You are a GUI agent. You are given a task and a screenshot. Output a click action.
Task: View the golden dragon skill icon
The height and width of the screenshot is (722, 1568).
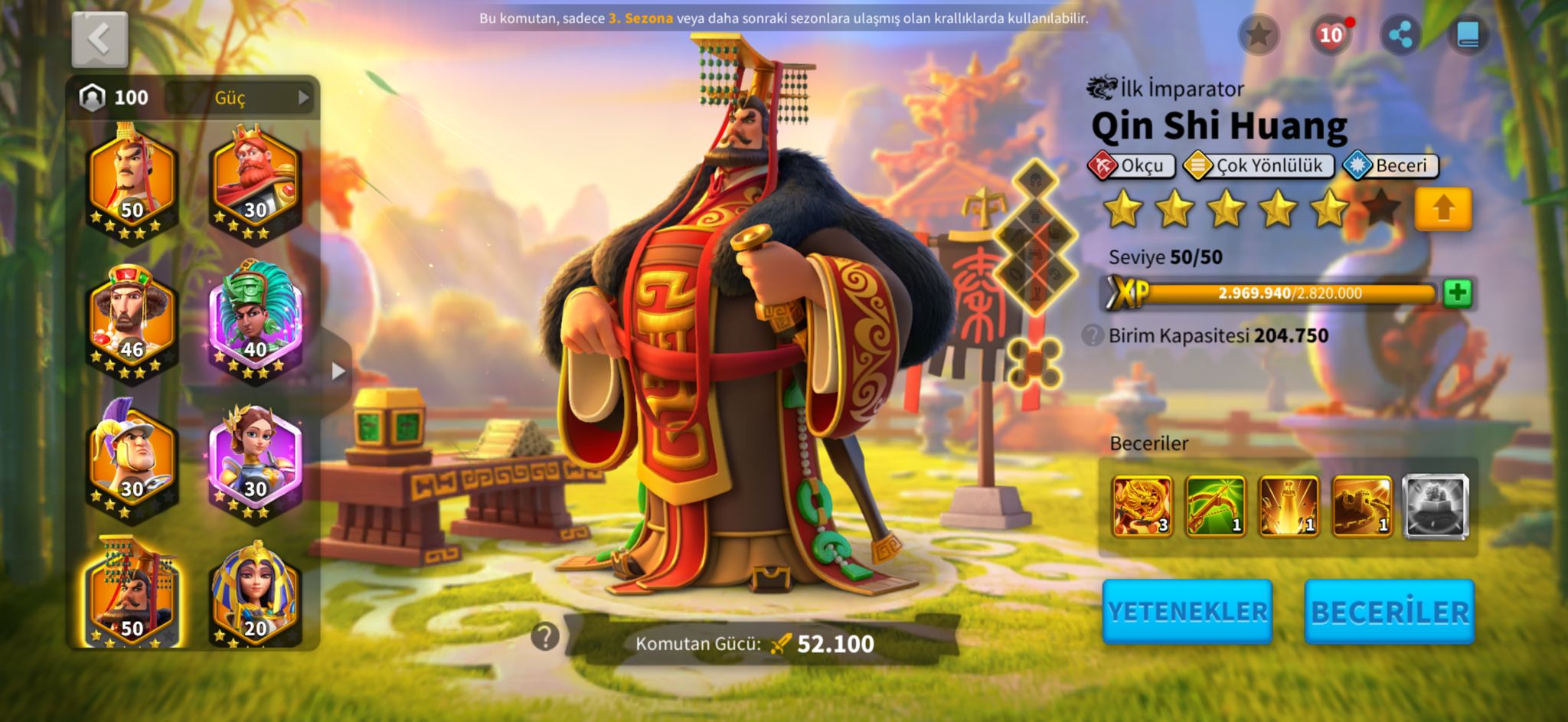[x=1142, y=506]
